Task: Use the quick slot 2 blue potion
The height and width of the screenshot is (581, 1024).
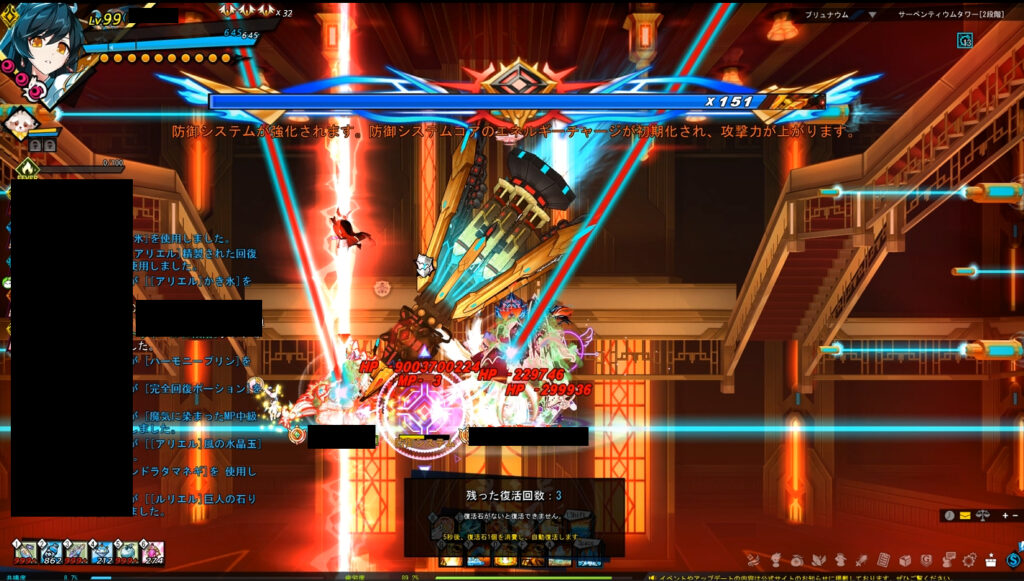Action: click(50, 552)
